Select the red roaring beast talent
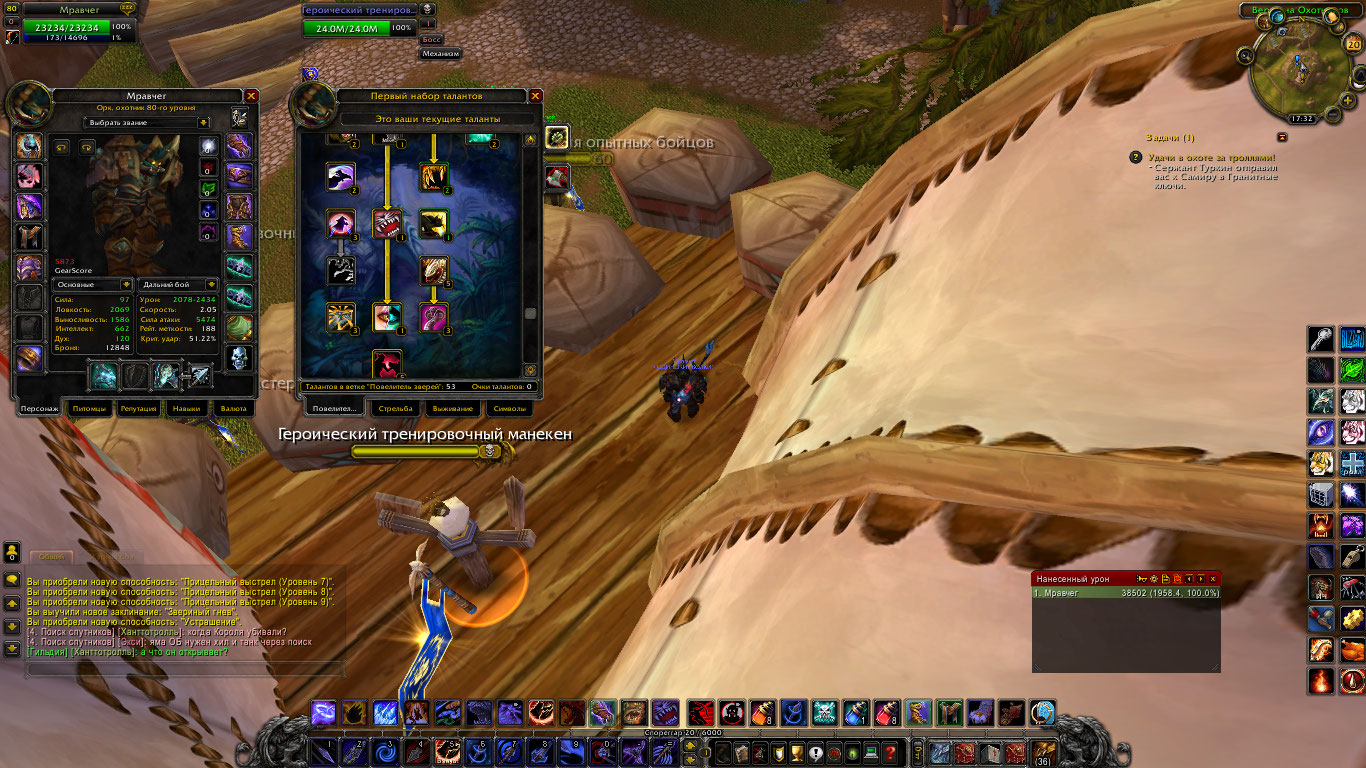Screen dimensions: 1366x768 387,223
